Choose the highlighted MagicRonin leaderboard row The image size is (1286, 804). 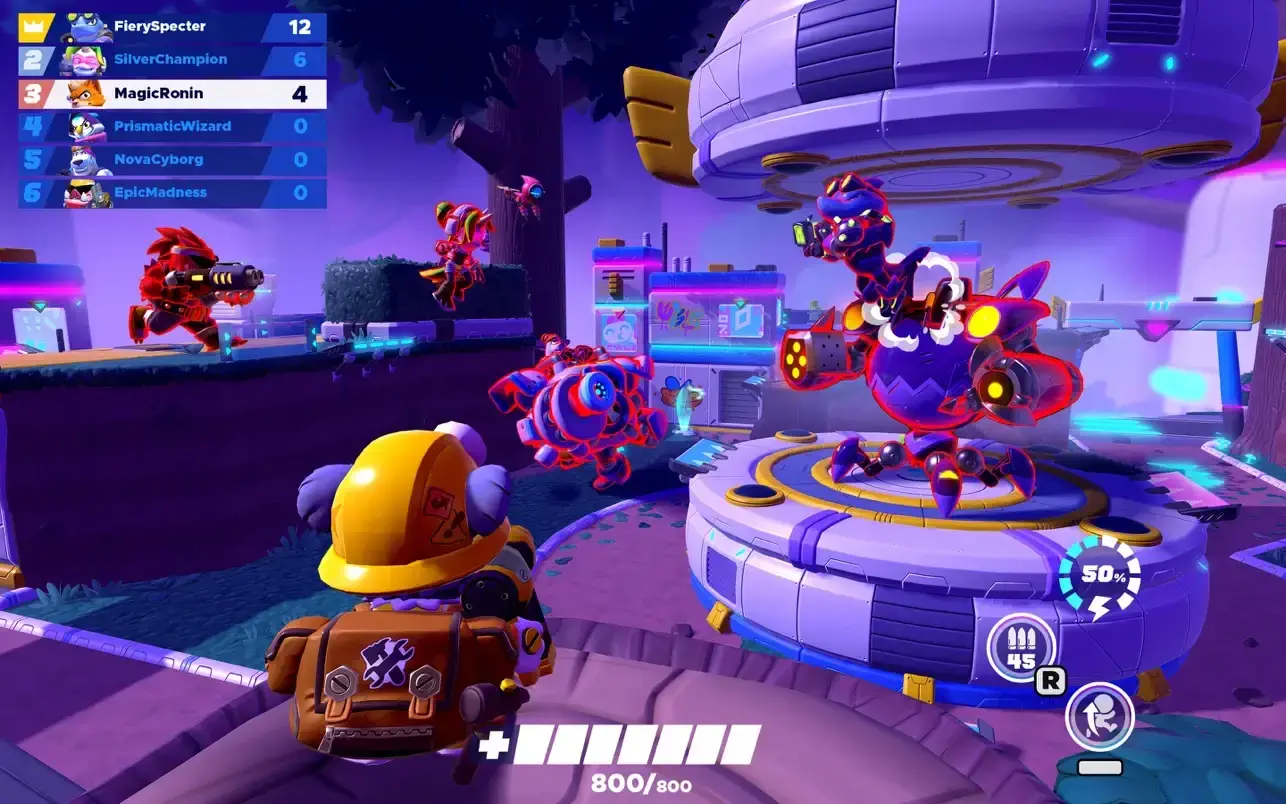tap(172, 93)
